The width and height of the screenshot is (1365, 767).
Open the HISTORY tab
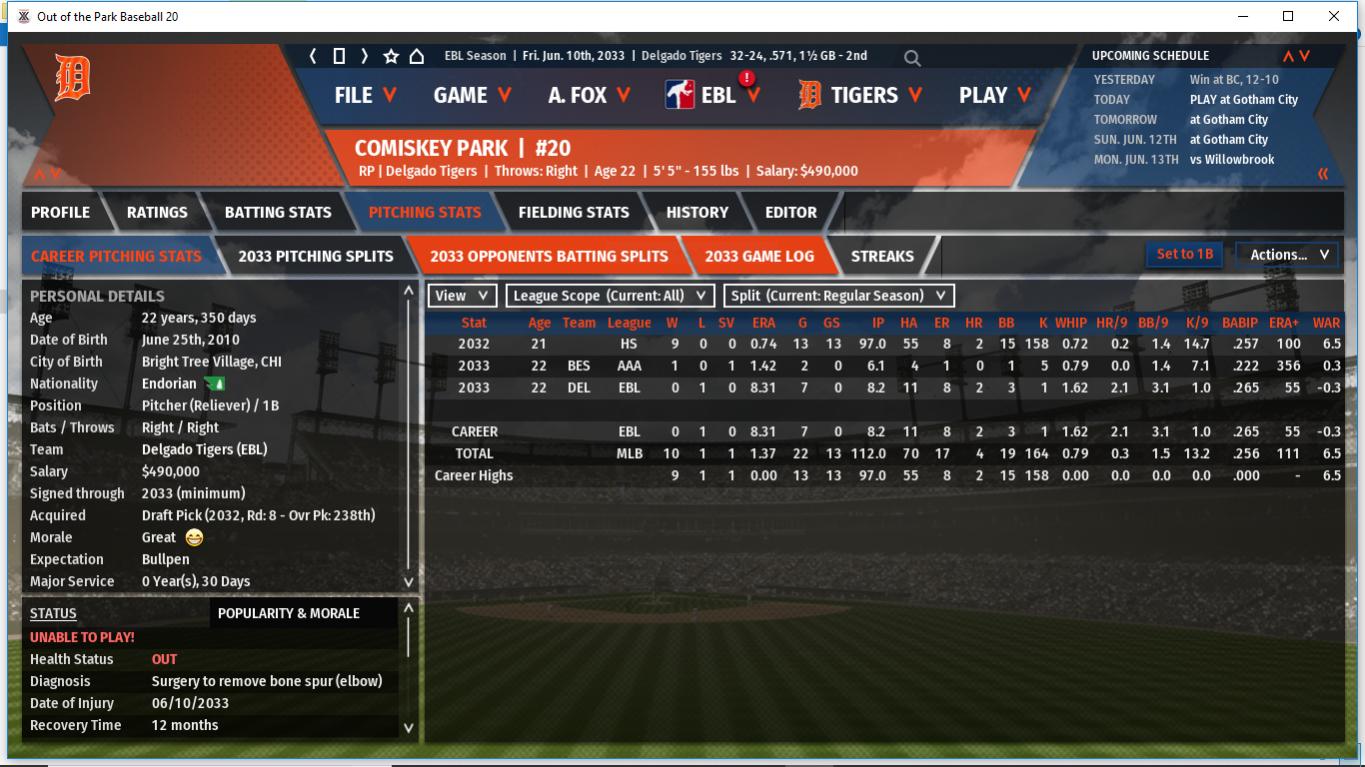click(x=697, y=212)
